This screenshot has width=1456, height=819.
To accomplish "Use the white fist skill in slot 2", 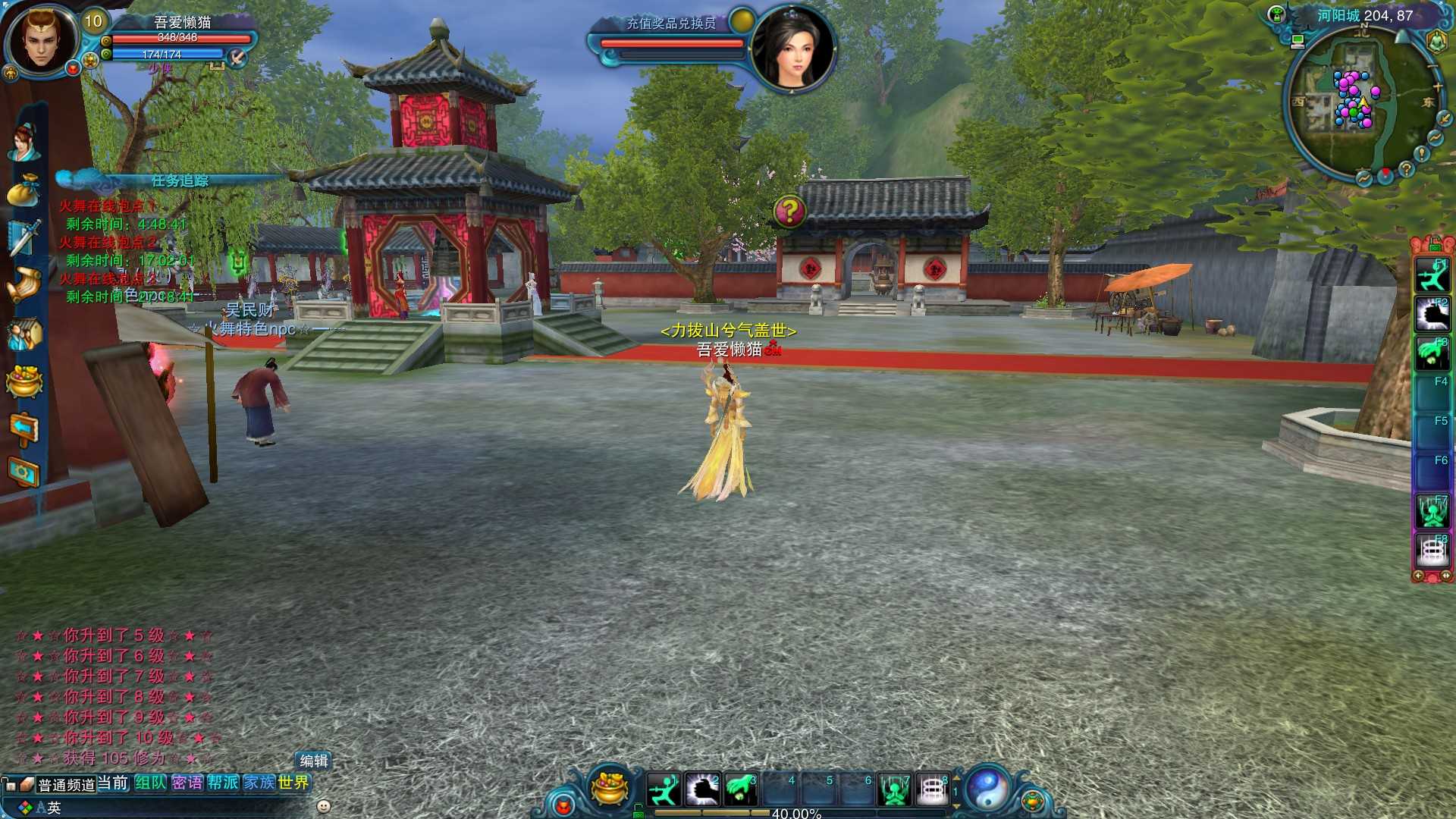I will coord(702,790).
